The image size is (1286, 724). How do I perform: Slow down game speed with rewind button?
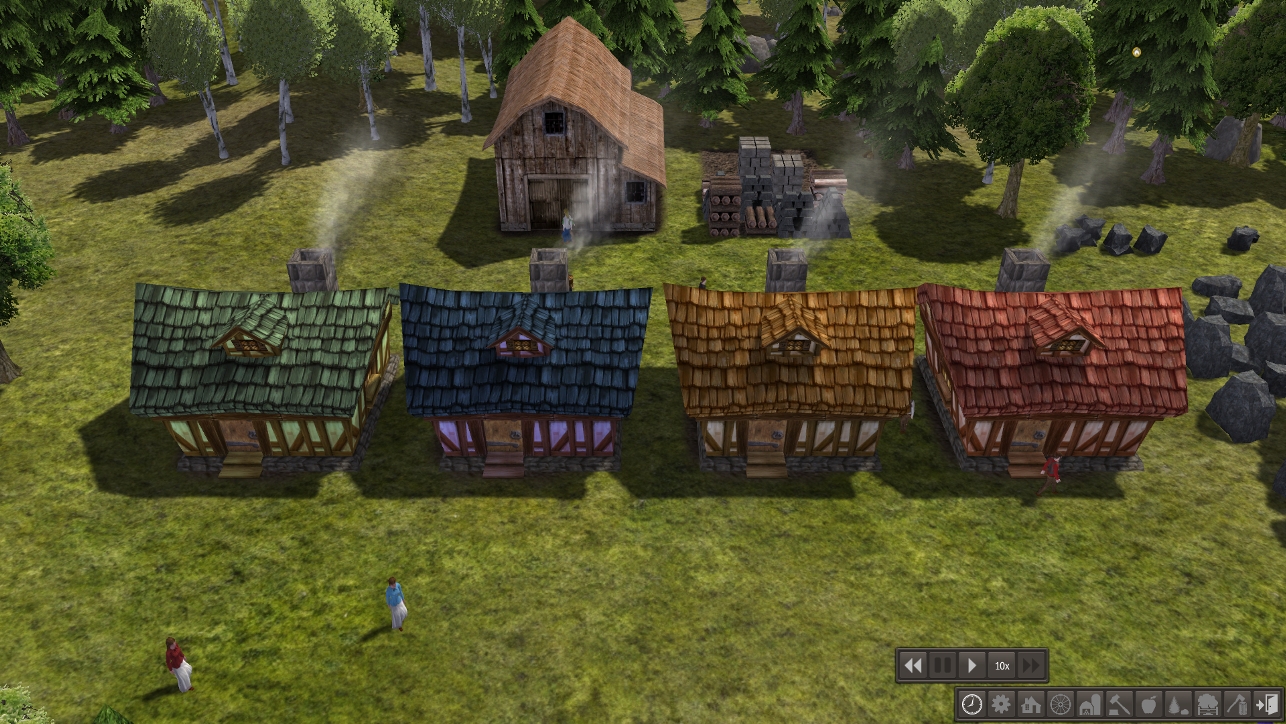click(x=913, y=665)
